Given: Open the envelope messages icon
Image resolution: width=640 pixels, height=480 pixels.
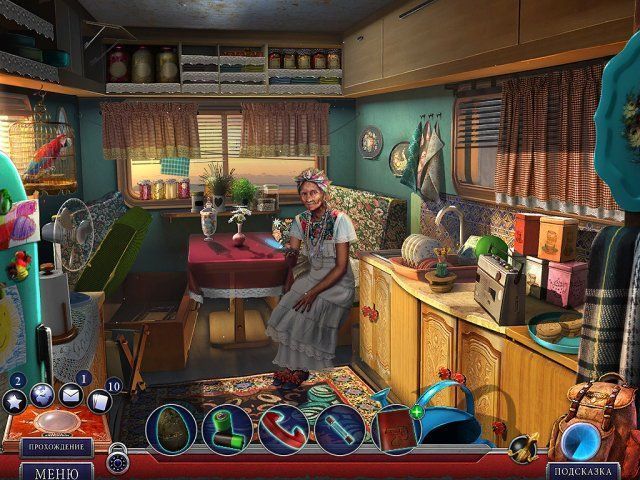Looking at the screenshot, I should 71,396.
